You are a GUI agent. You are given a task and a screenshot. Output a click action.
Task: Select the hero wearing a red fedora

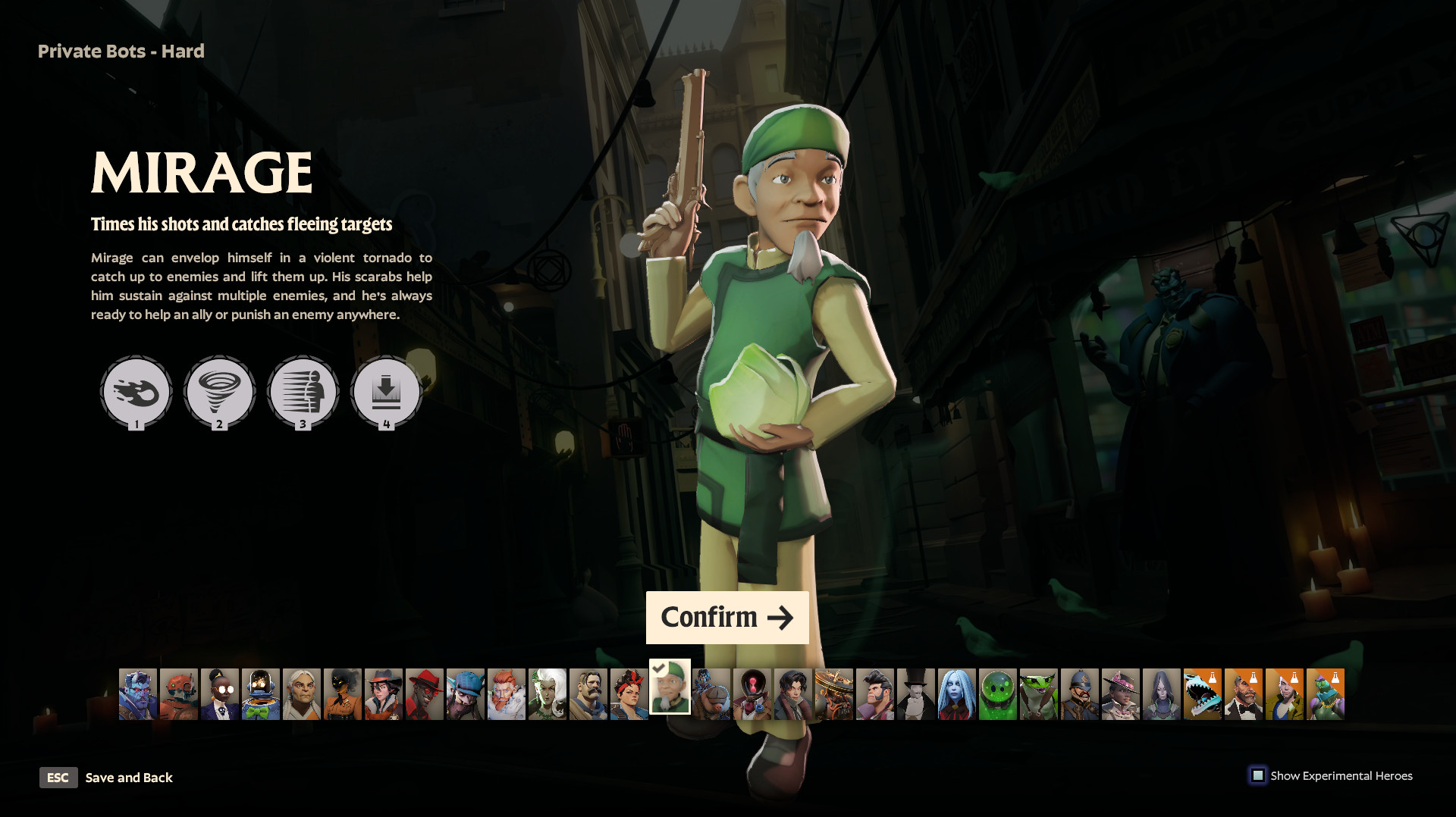(425, 694)
